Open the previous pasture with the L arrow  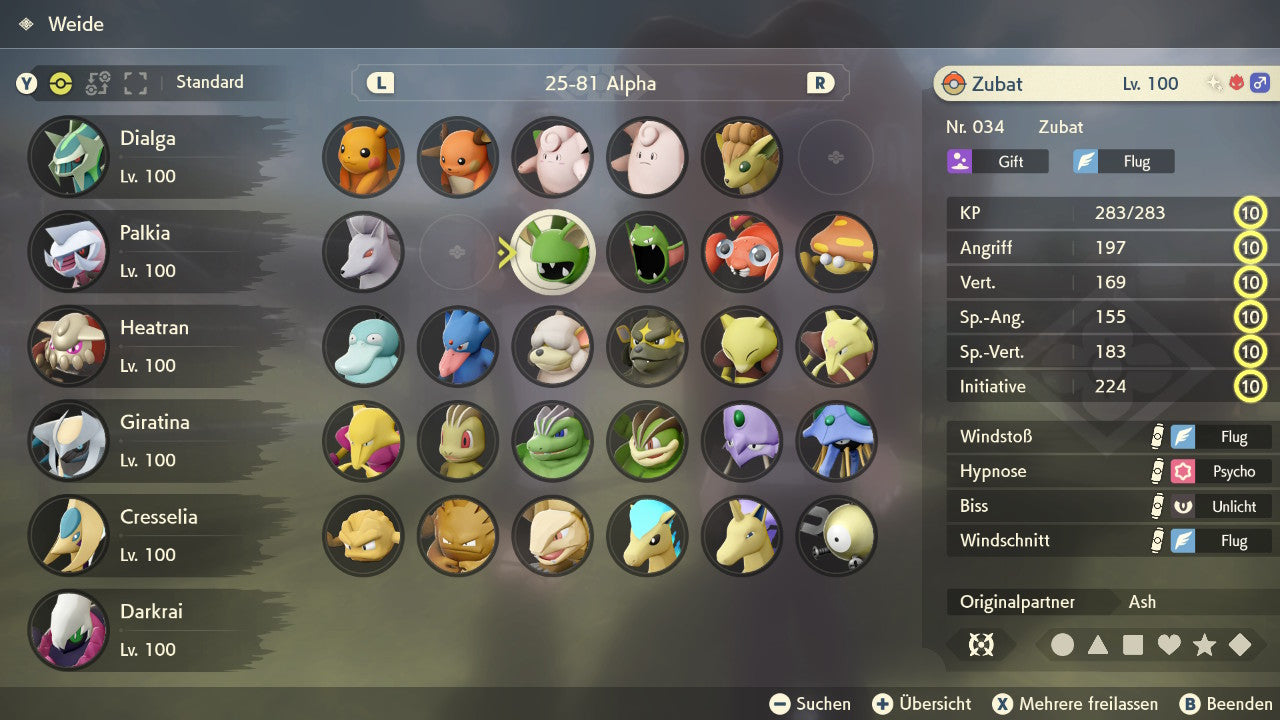(x=379, y=83)
